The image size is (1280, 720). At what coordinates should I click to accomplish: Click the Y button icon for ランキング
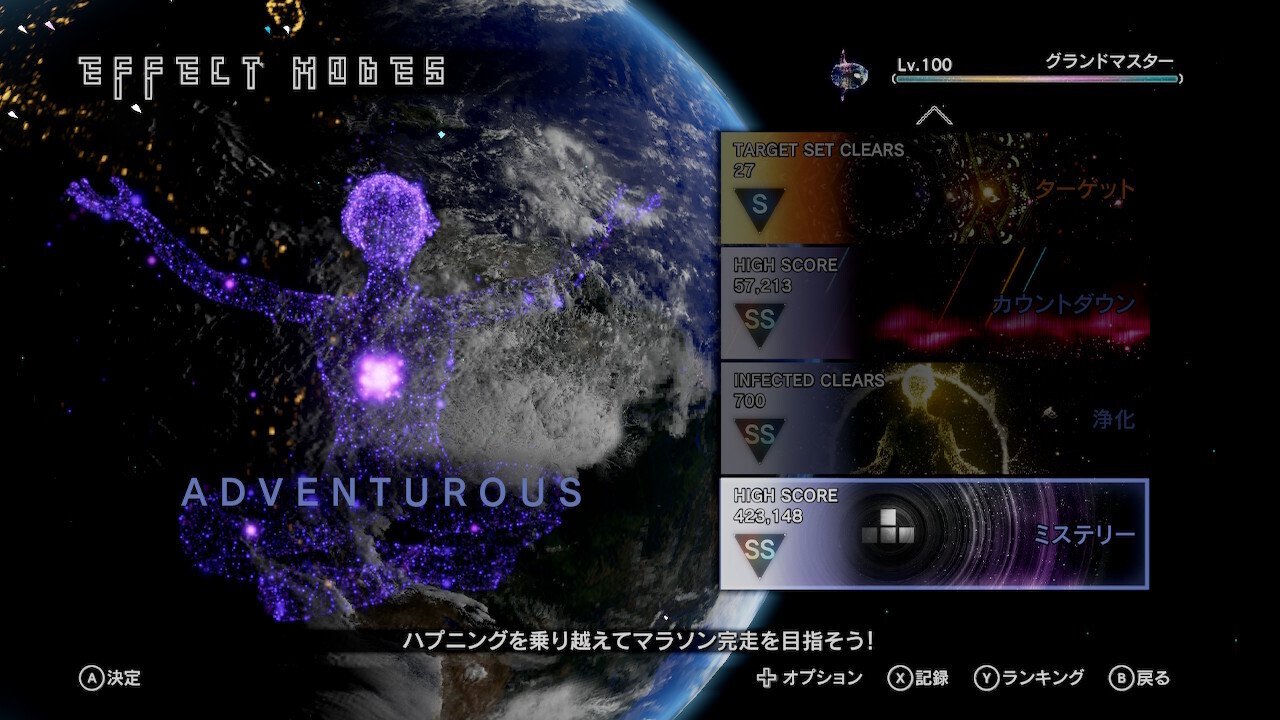click(985, 675)
